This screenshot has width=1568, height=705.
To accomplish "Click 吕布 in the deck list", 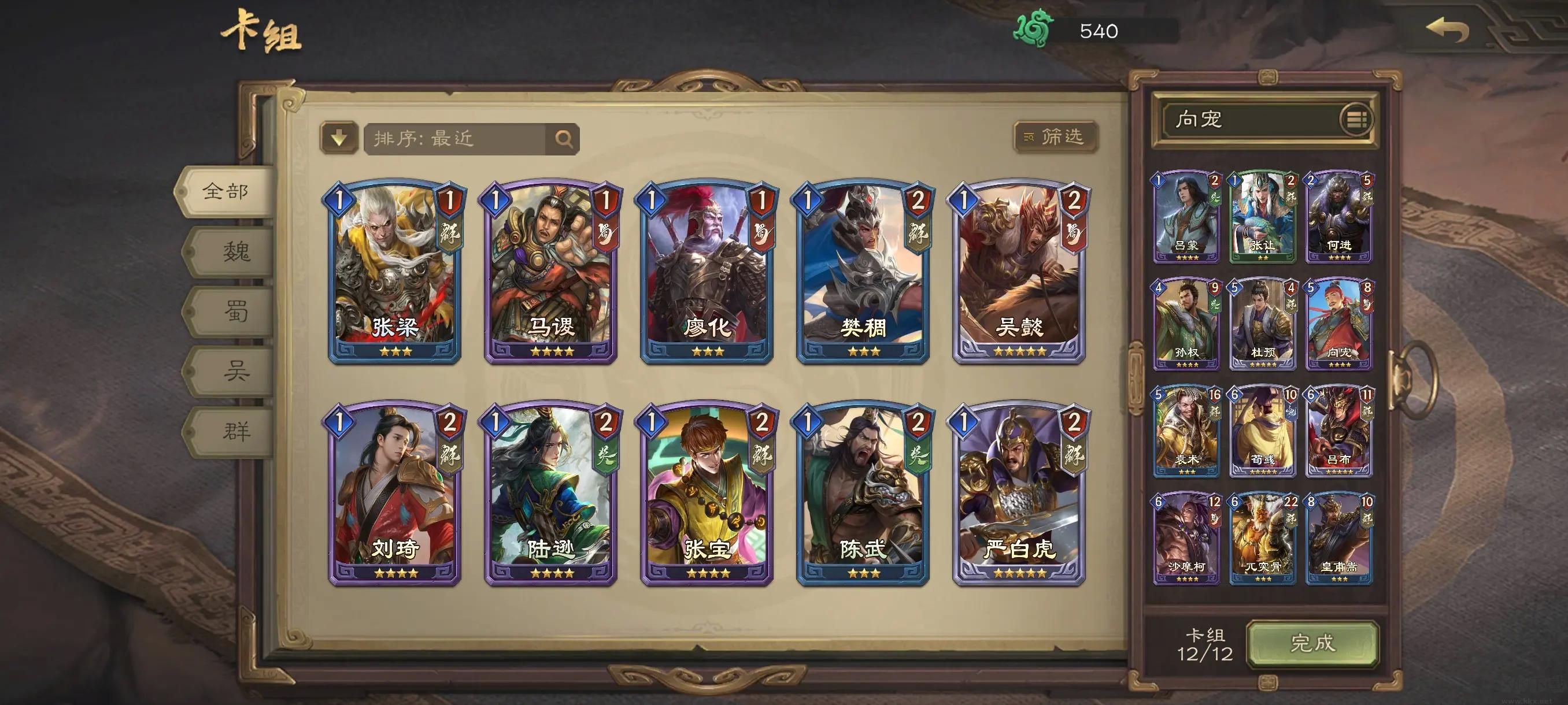I will [1338, 431].
